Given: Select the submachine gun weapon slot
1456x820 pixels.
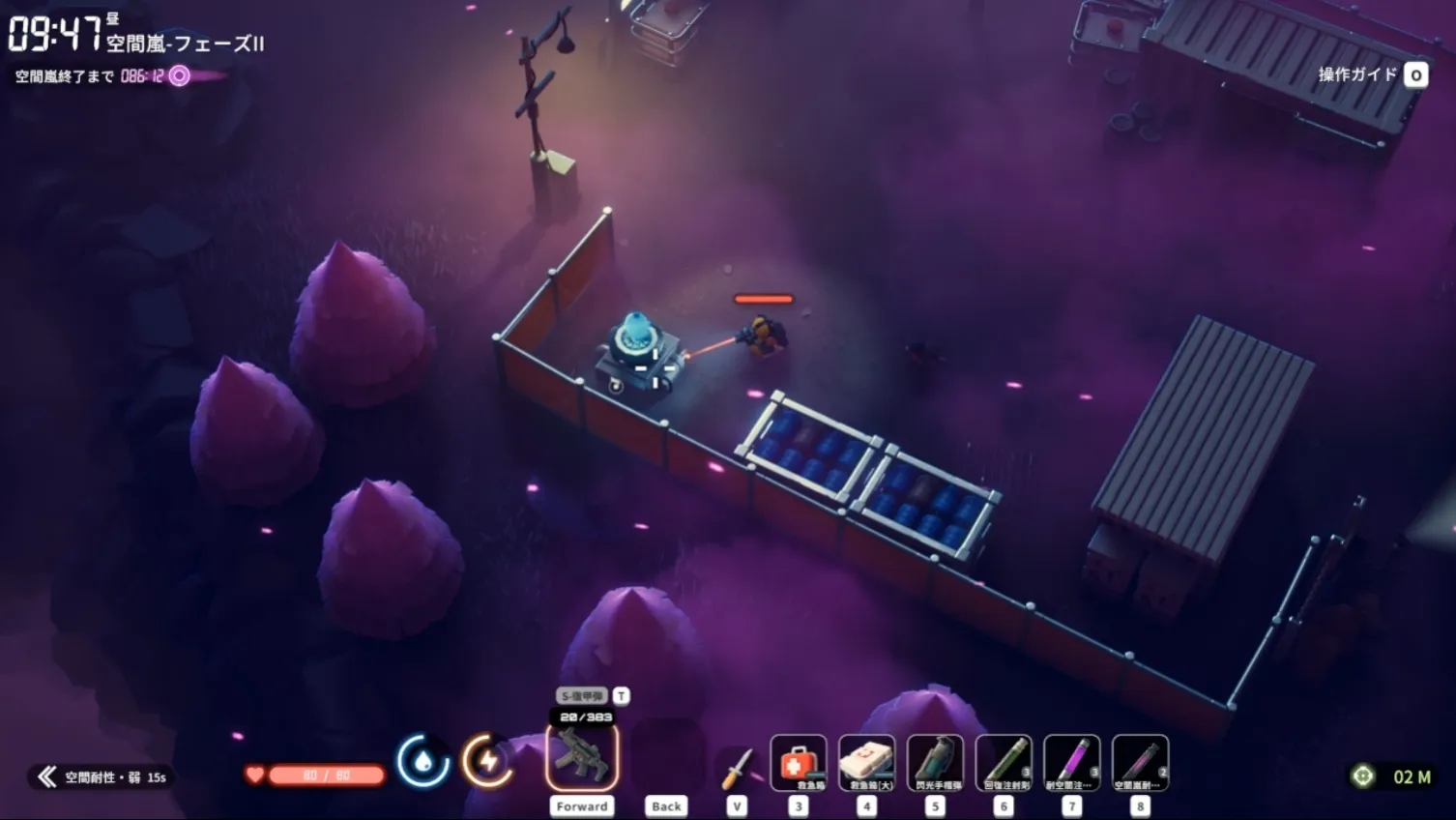Looking at the screenshot, I should point(582,757).
